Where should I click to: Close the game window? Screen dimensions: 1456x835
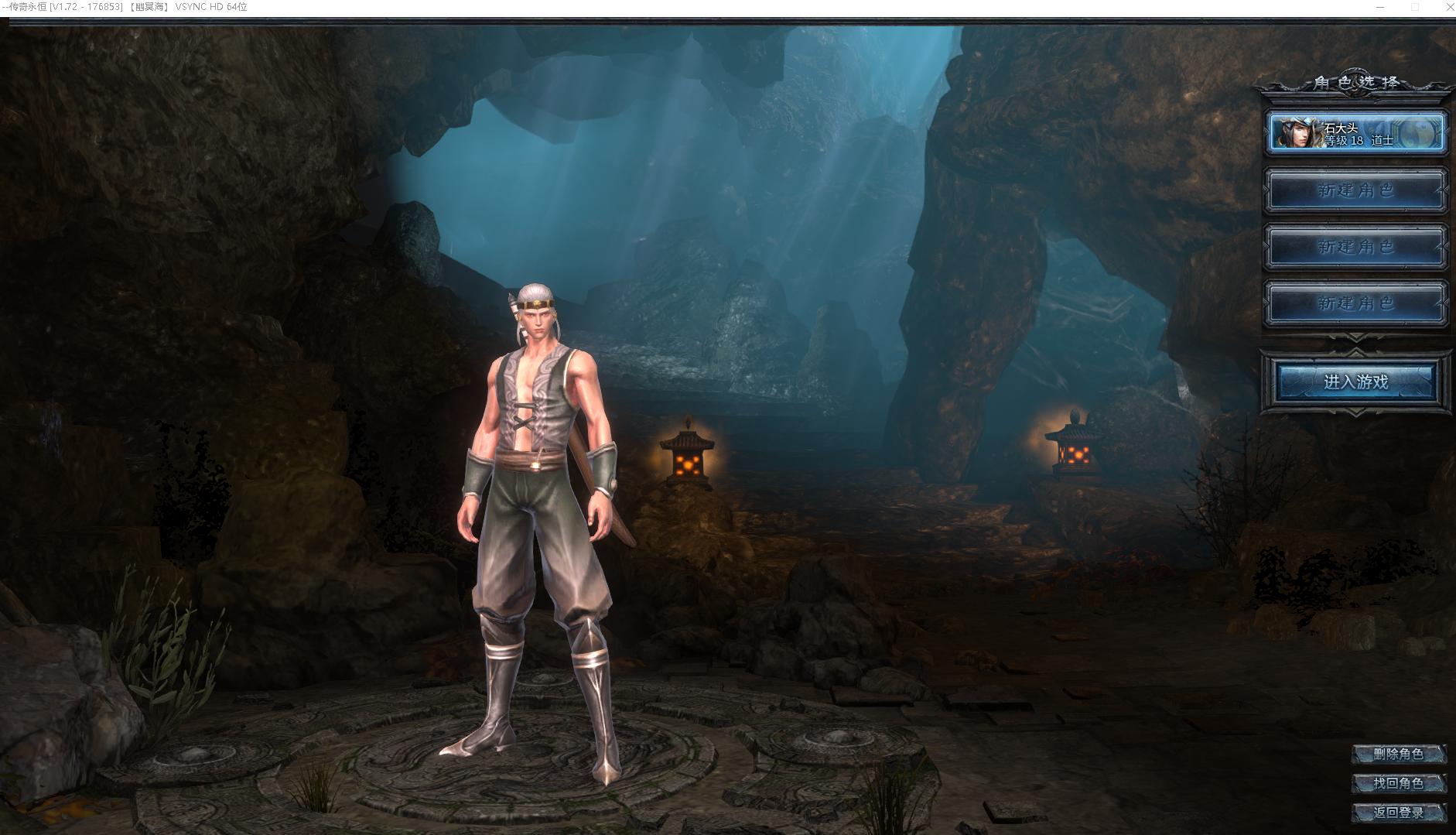pos(1449,7)
